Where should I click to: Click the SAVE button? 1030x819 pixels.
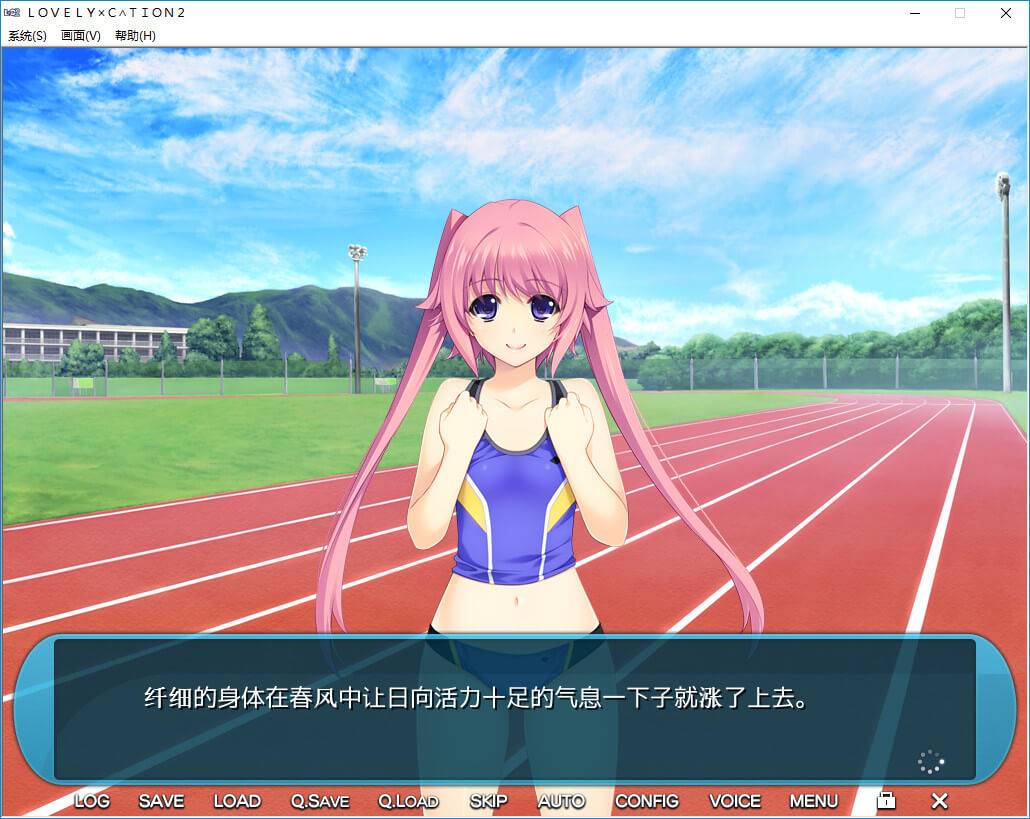tap(161, 801)
